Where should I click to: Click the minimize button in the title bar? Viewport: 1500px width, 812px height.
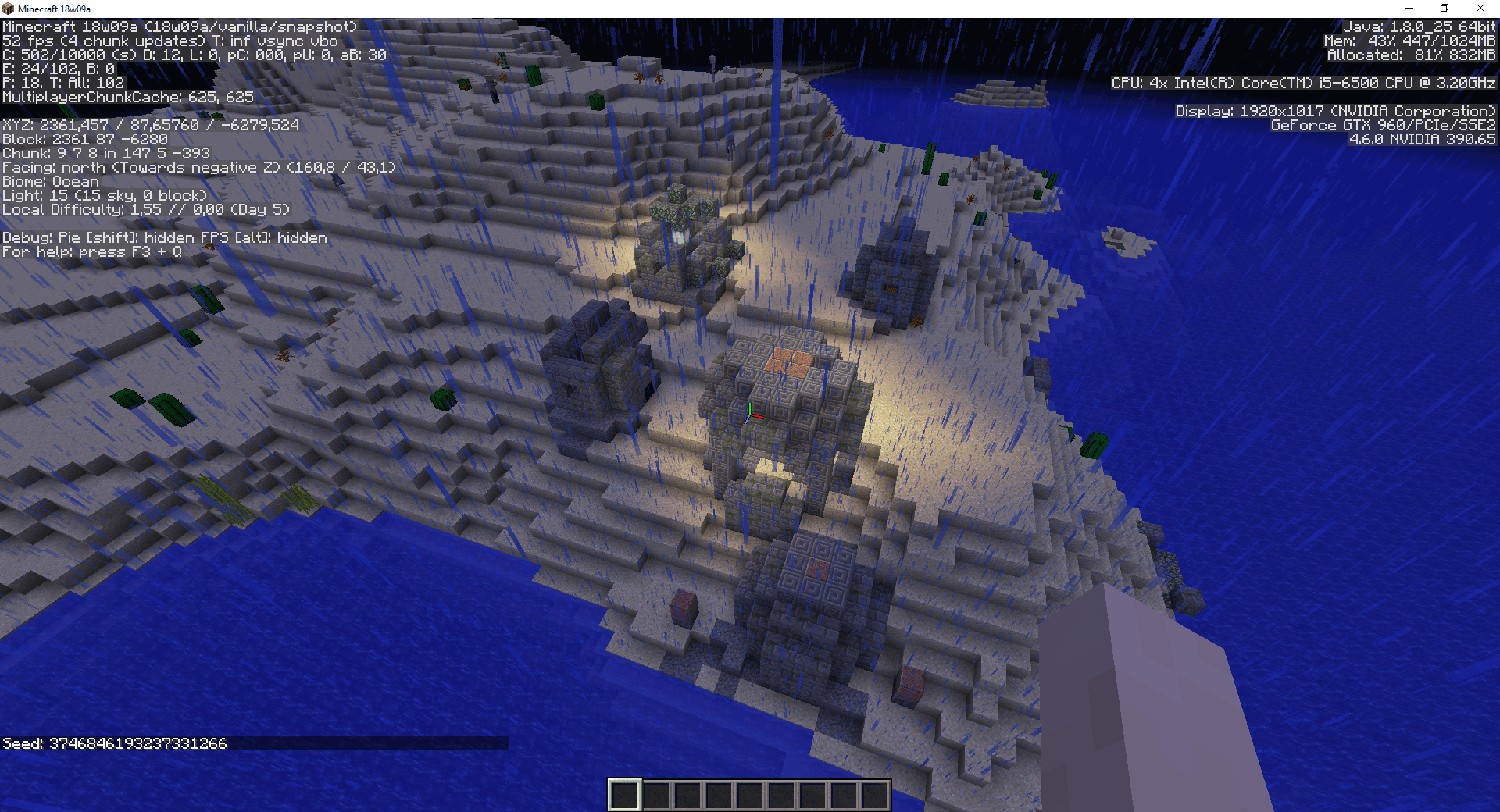coord(1410,8)
